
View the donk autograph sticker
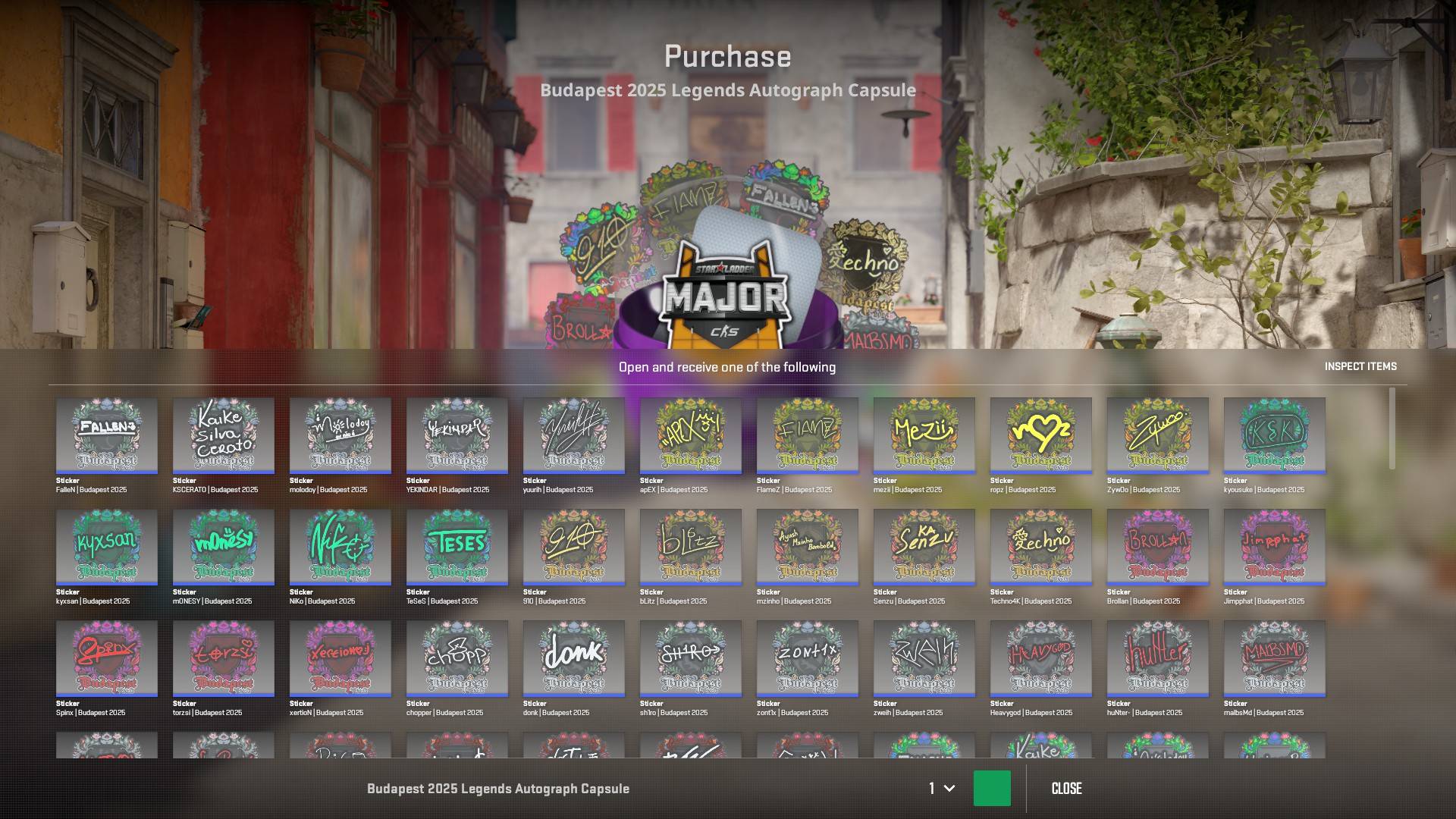[574, 658]
